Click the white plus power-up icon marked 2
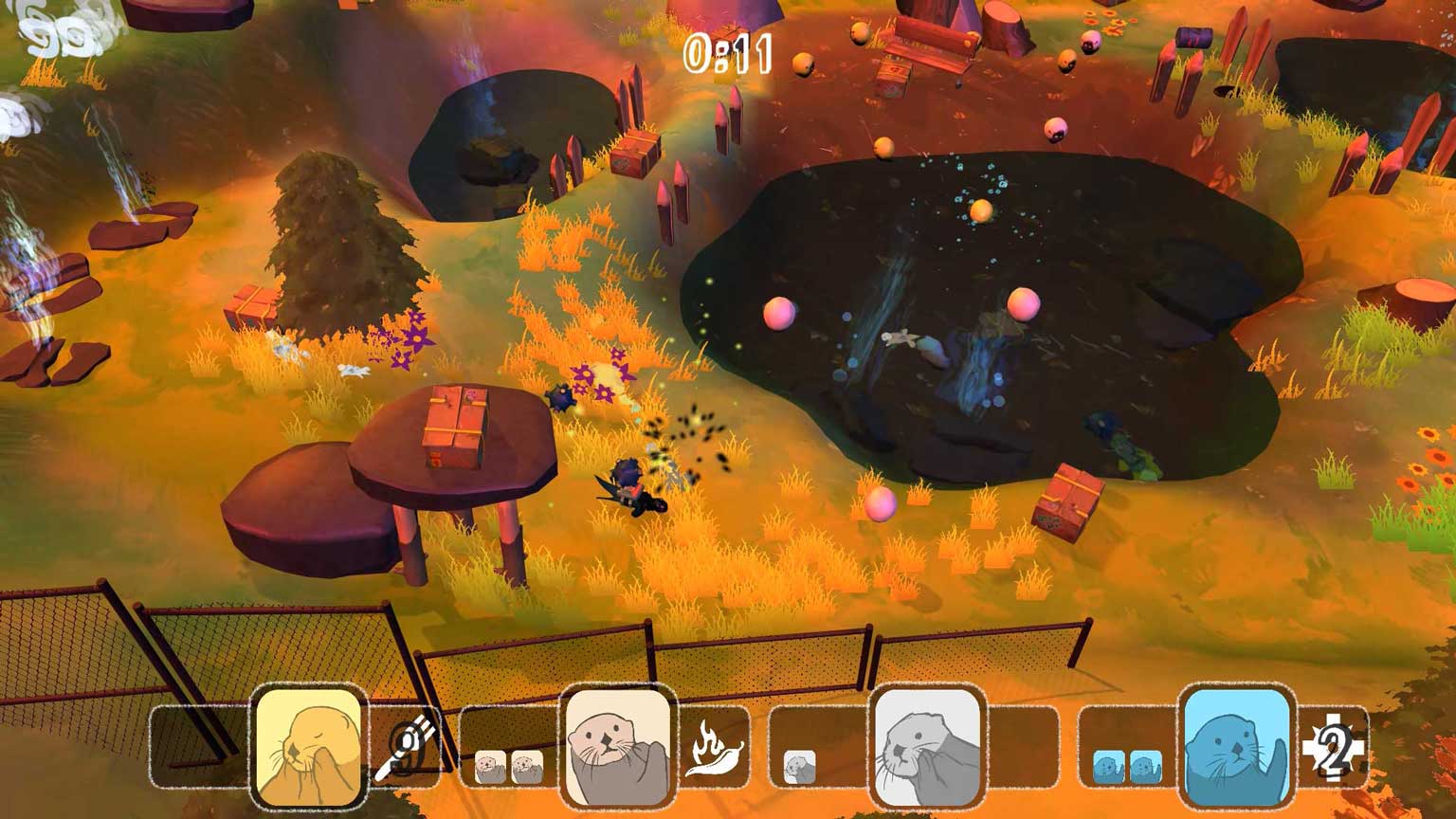The height and width of the screenshot is (819, 1456). tap(1332, 750)
